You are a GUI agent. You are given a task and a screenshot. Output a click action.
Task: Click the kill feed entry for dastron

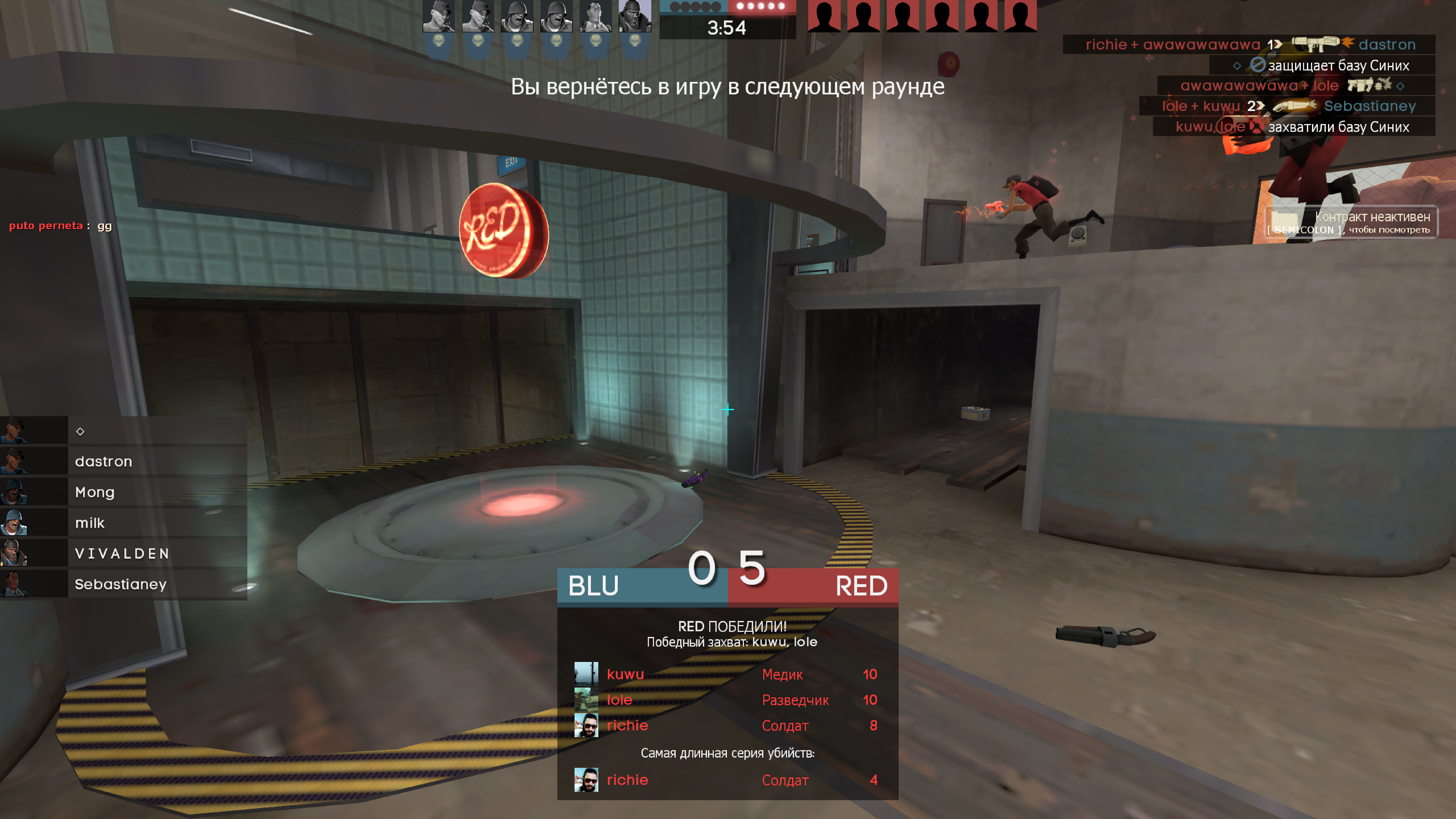[x=1249, y=44]
